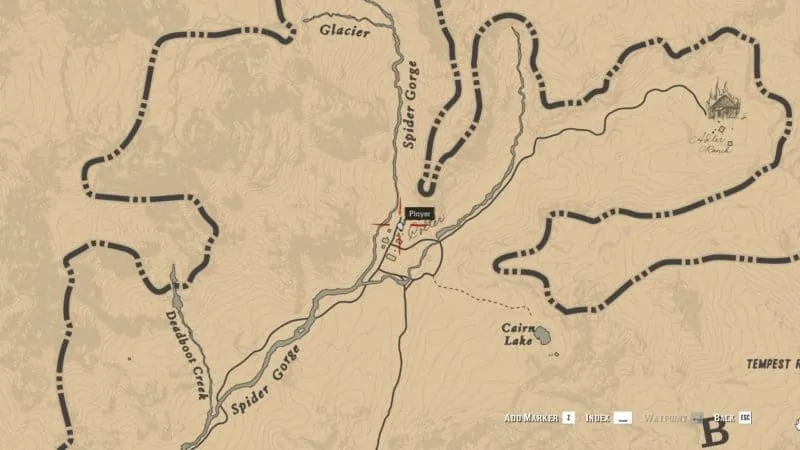
Task: Select the Player position marker
Action: [x=402, y=226]
